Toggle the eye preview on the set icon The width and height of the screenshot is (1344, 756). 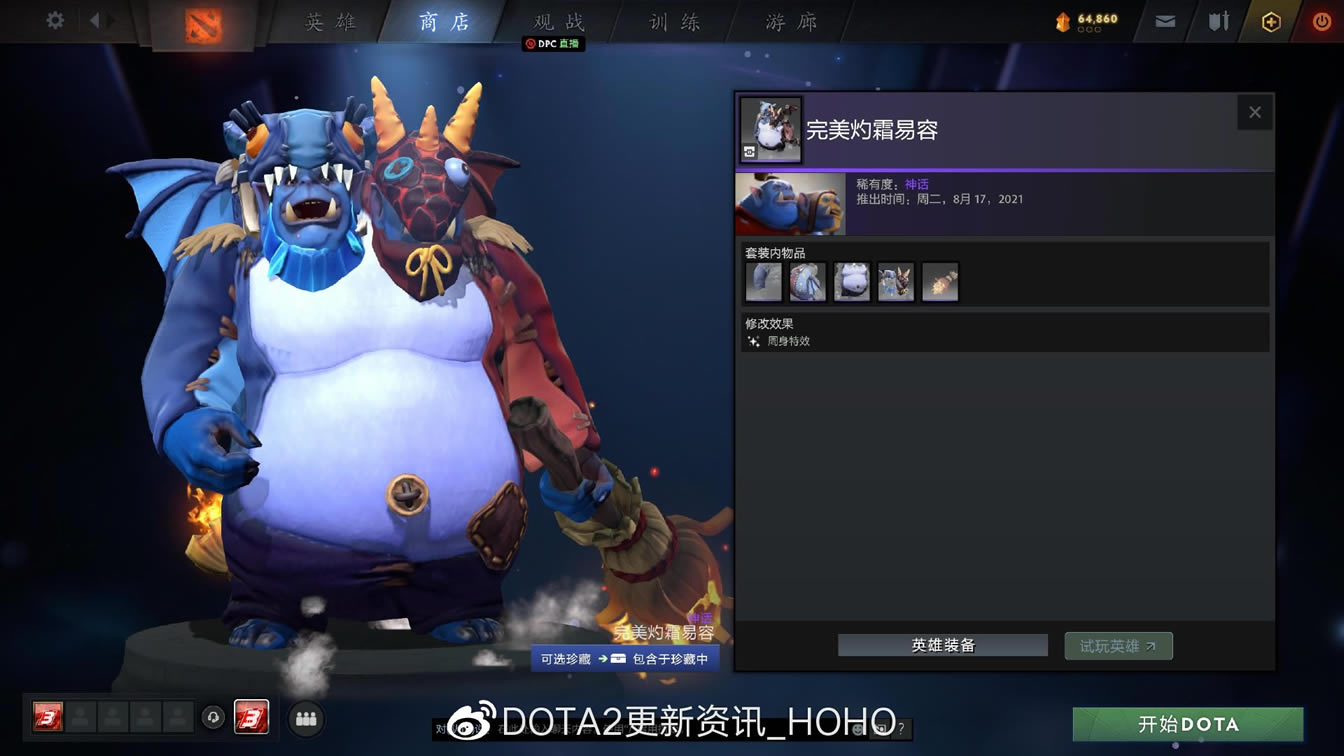pos(750,152)
